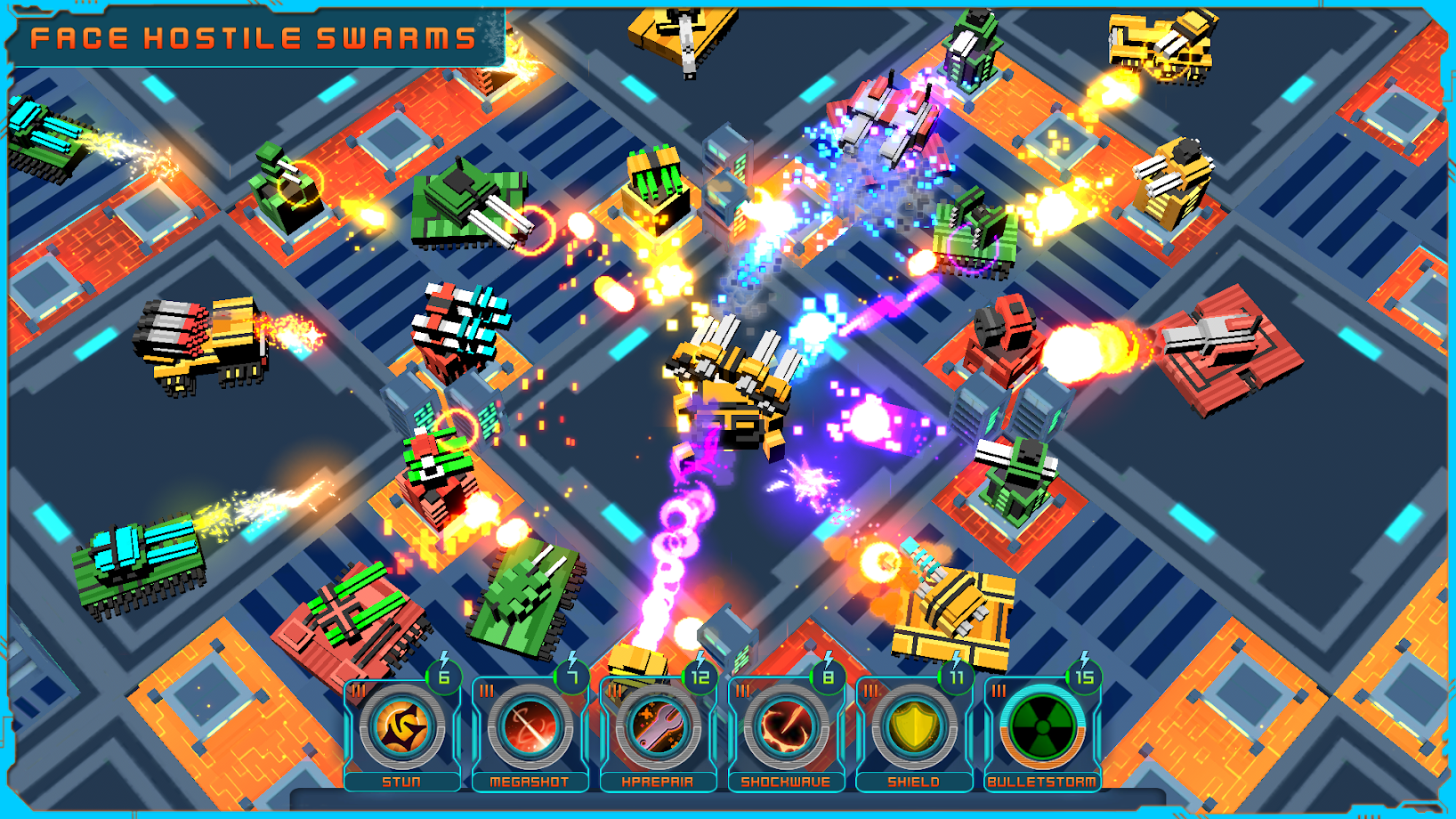Trigger the Shockwave ability
Image resolution: width=1456 pixels, height=819 pixels.
coord(787,728)
